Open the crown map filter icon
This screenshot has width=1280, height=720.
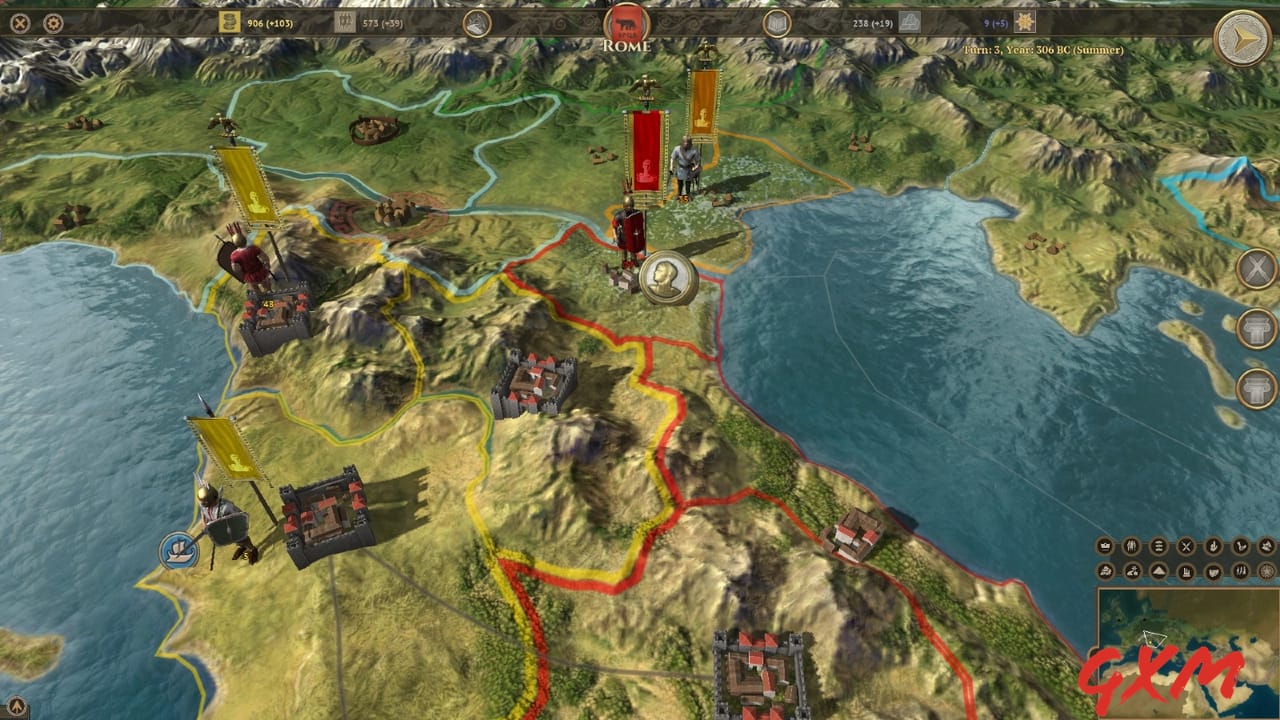[x=1106, y=546]
